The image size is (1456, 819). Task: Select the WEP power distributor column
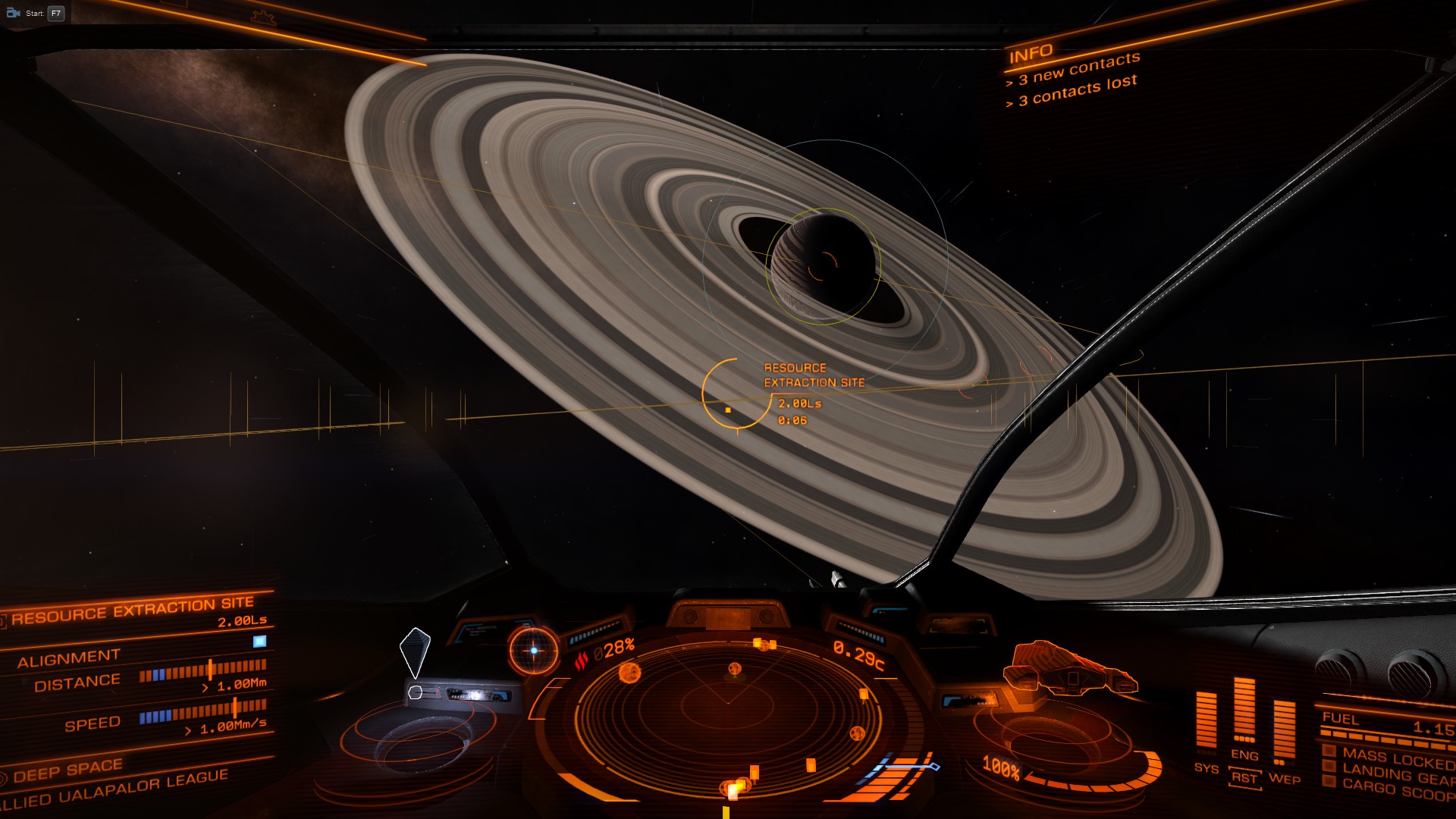1284,732
